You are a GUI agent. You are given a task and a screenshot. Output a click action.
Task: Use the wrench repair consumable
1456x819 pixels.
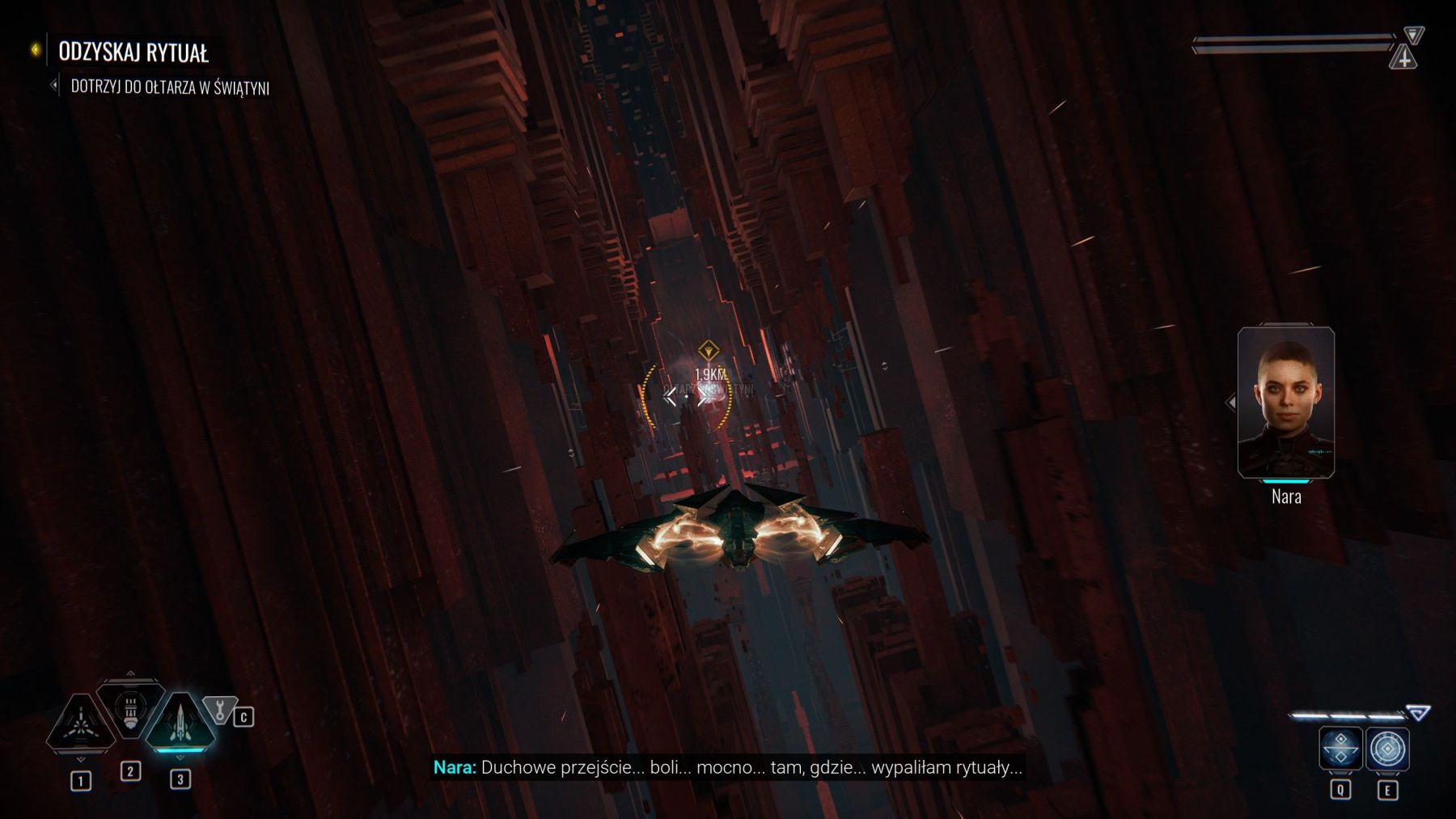click(x=219, y=709)
